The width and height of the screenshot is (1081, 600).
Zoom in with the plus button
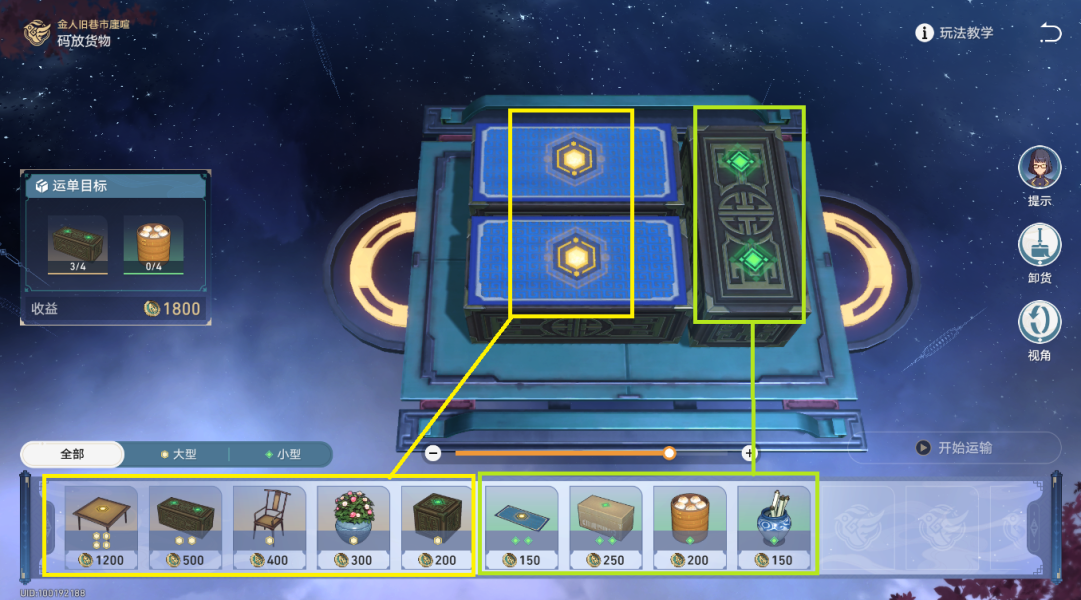click(749, 453)
